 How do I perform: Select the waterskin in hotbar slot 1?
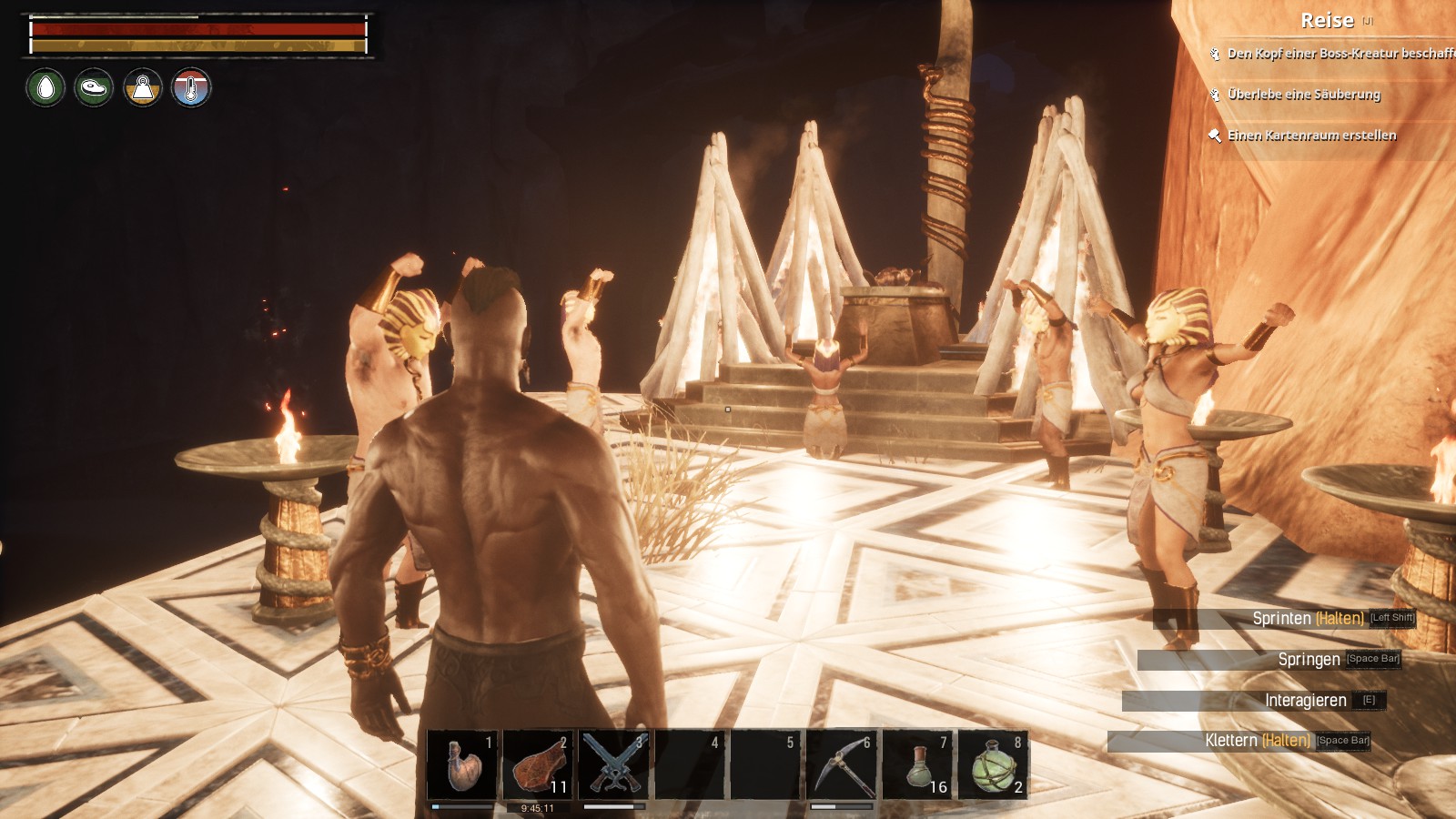click(x=462, y=764)
